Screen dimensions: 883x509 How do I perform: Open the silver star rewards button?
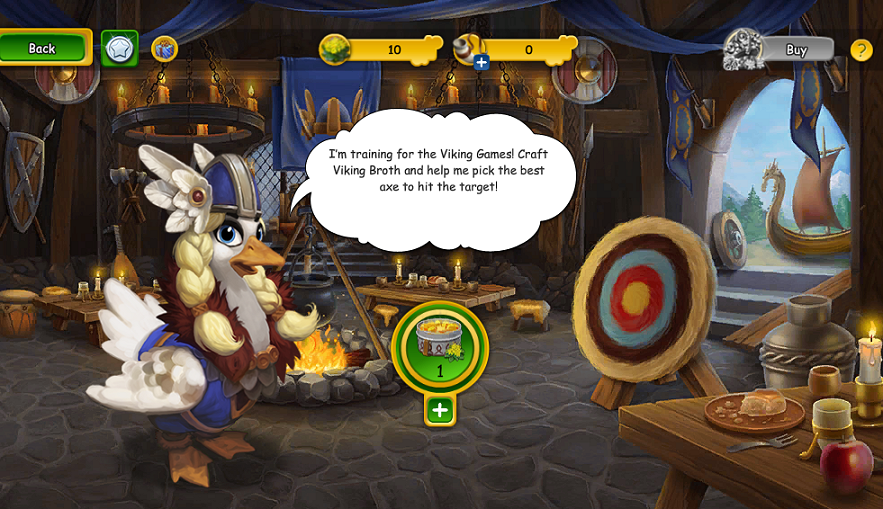tap(120, 48)
